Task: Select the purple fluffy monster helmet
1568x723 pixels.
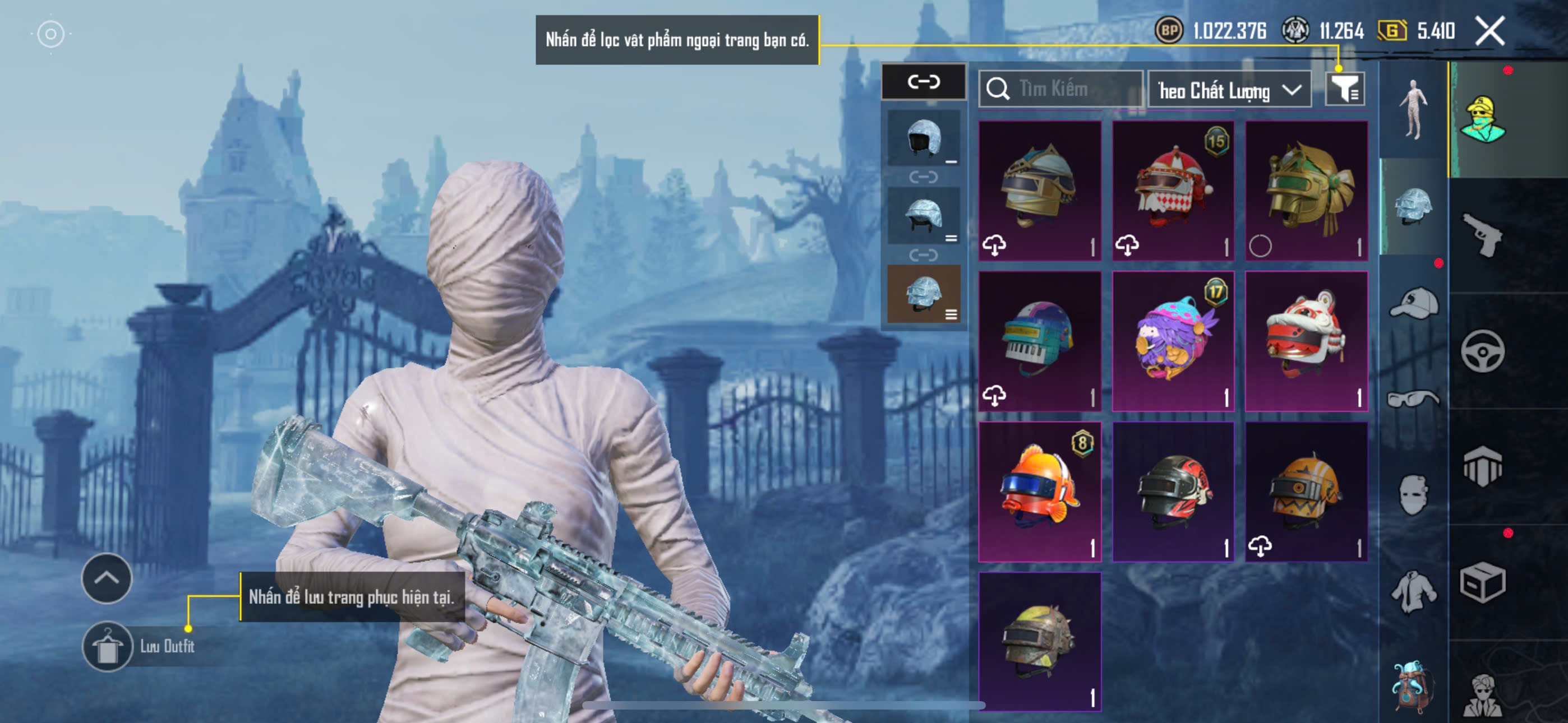Action: (1172, 341)
